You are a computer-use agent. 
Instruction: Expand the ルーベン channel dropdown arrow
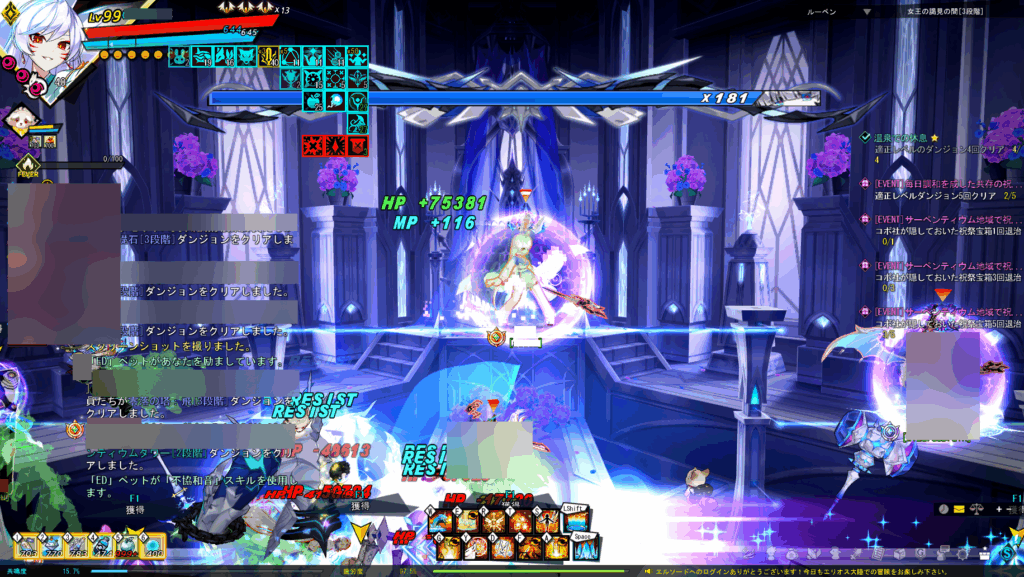pyautogui.click(x=866, y=12)
